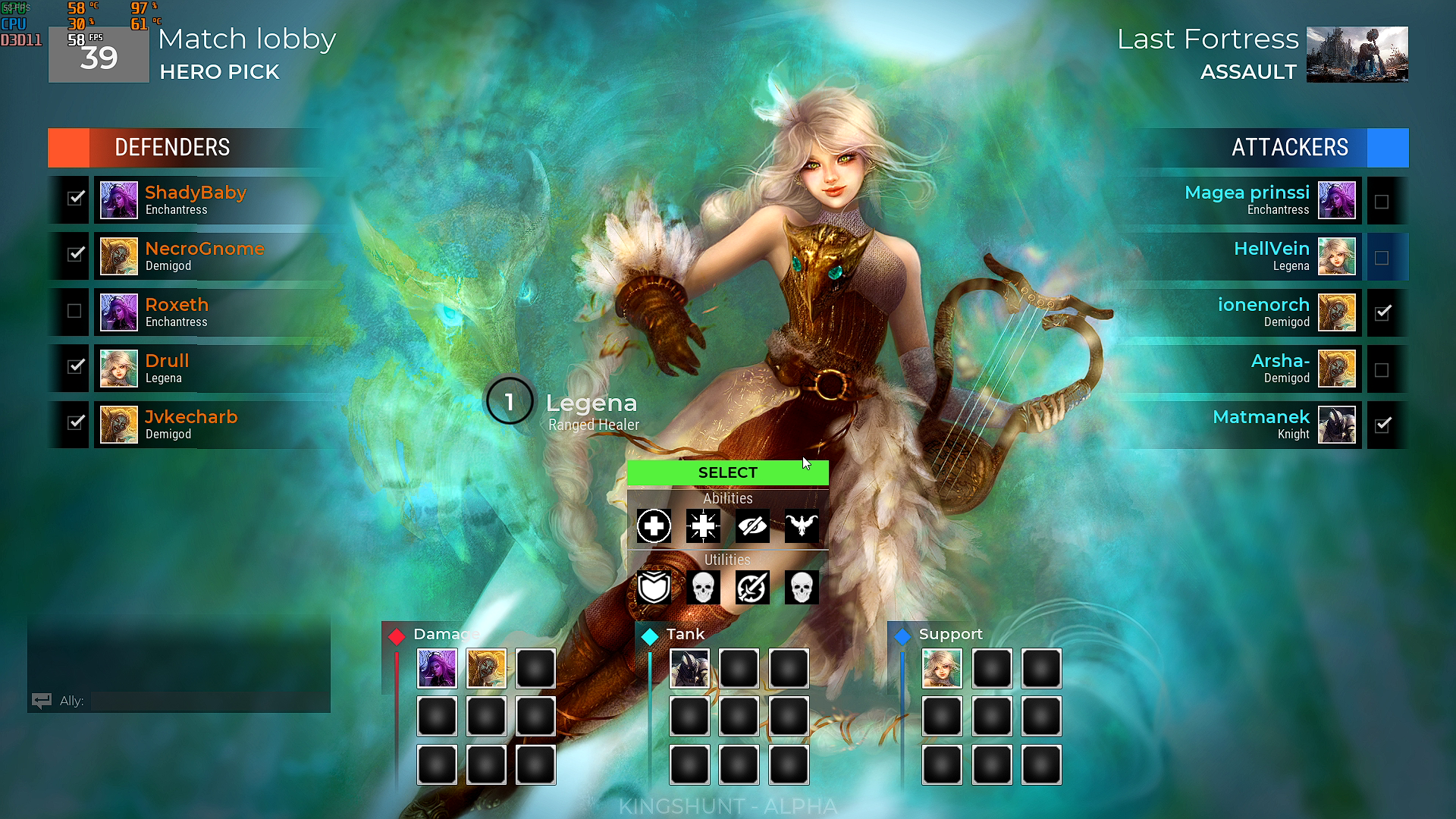The height and width of the screenshot is (819, 1456).
Task: Choose the Enchantress hero in Damage group
Action: [x=437, y=669]
